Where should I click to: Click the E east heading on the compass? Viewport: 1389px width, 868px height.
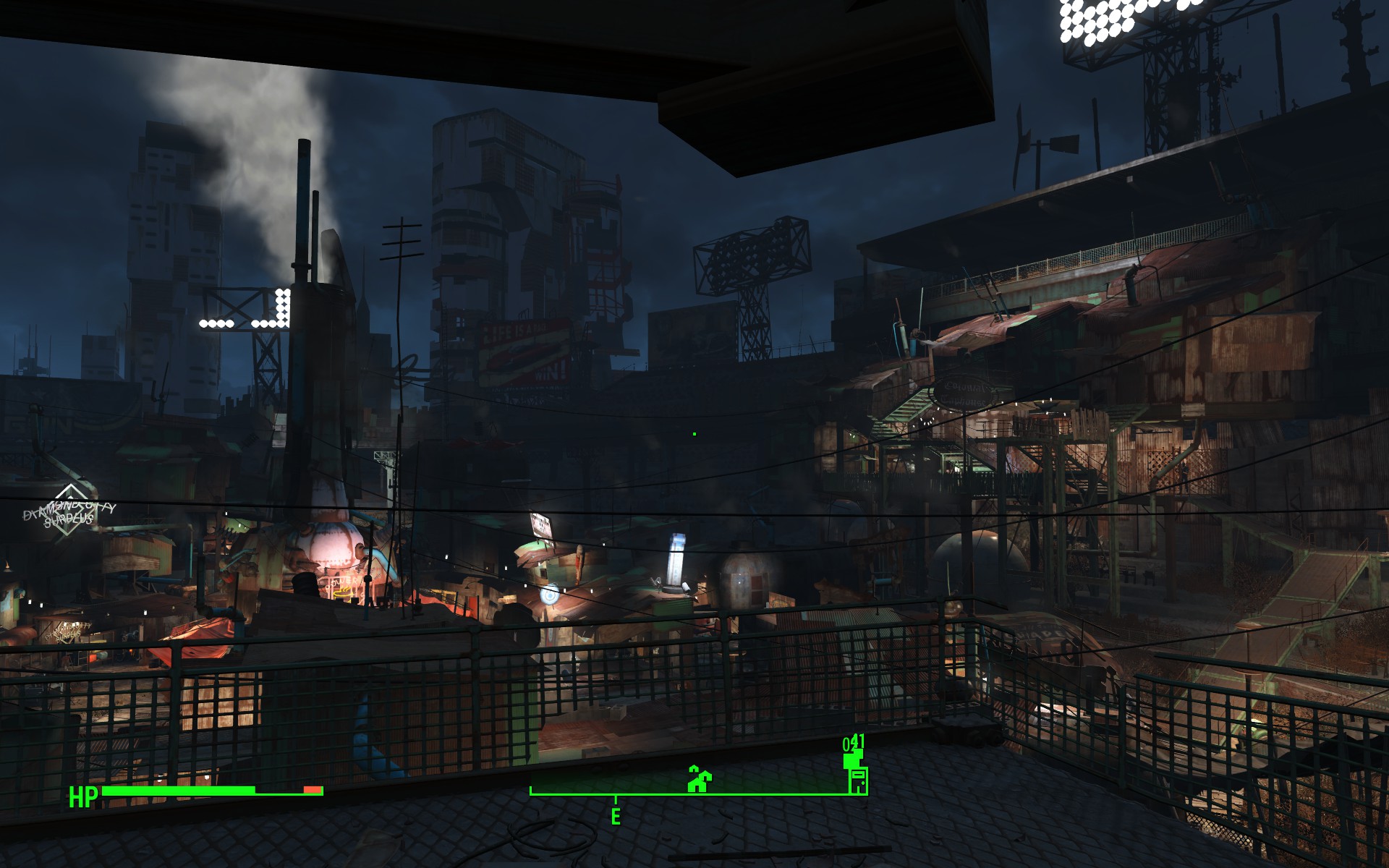pos(616,817)
